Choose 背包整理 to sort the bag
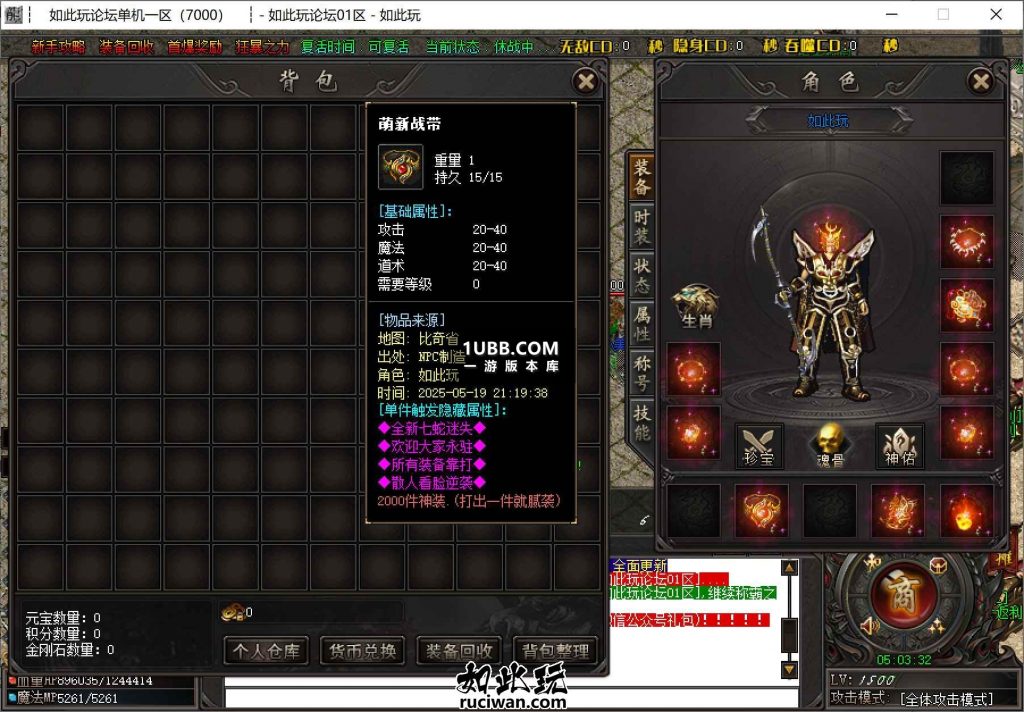 point(555,651)
